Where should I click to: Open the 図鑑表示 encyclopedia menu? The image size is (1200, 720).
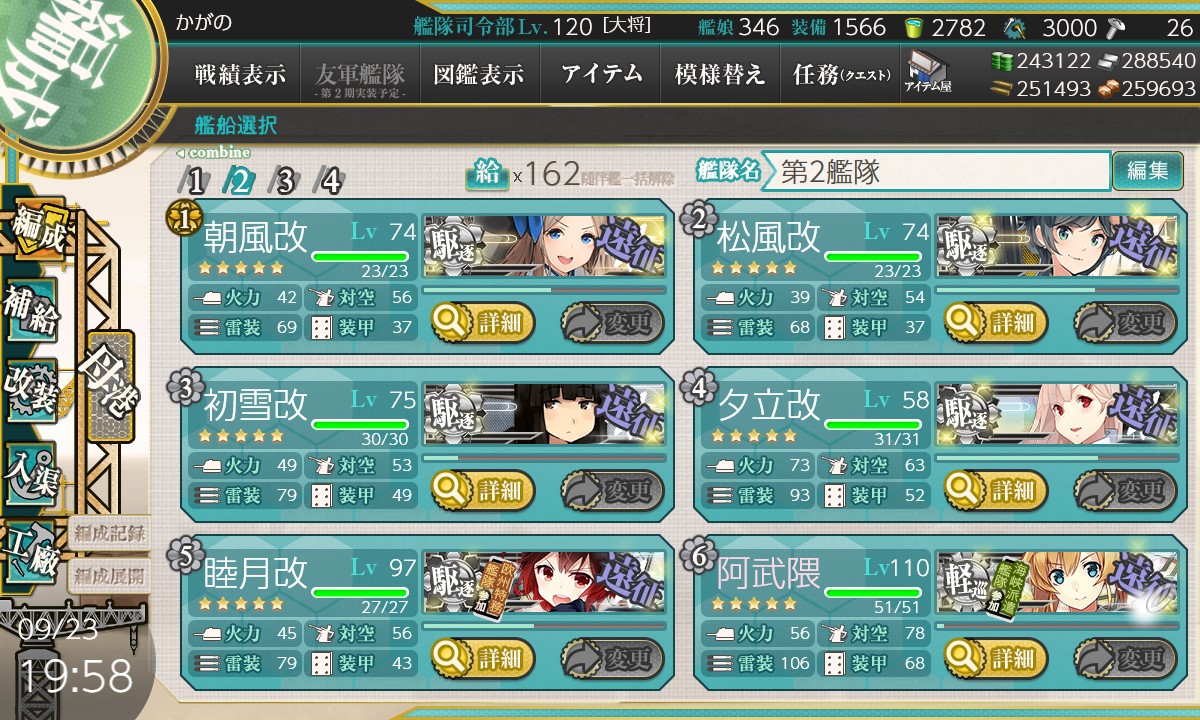(479, 74)
